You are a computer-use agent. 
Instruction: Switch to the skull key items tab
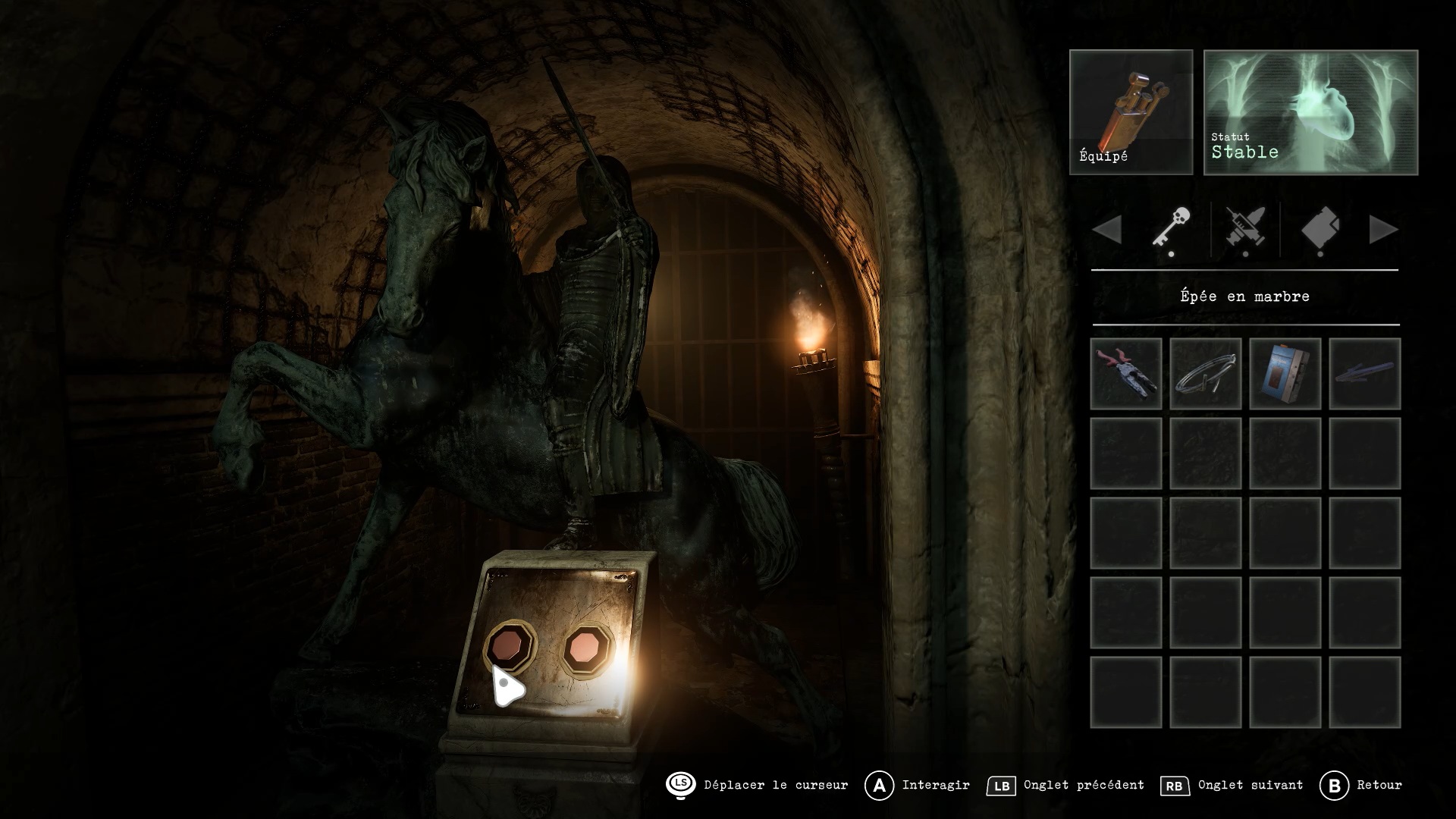click(1172, 228)
